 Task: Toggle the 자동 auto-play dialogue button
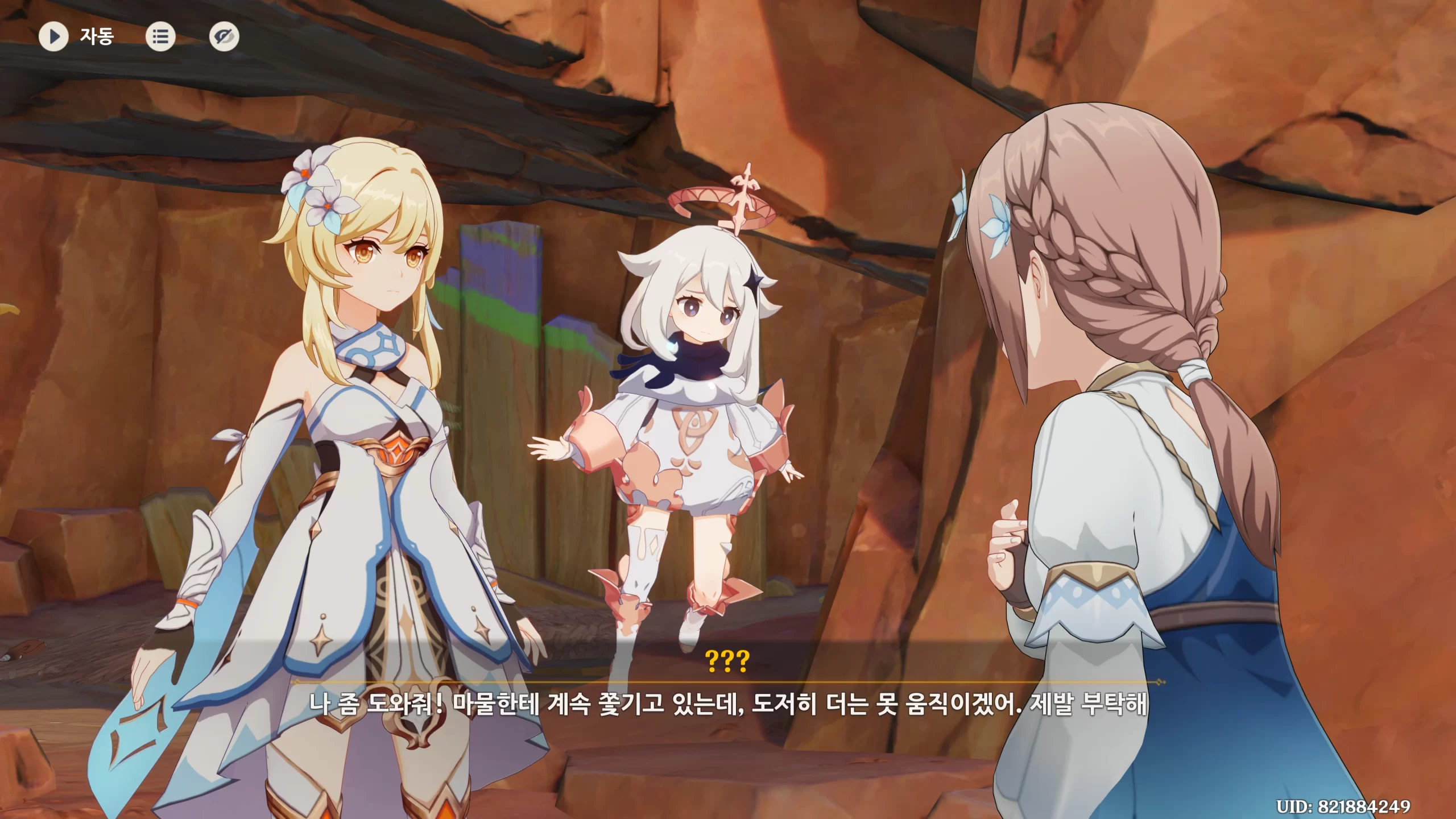click(53, 37)
